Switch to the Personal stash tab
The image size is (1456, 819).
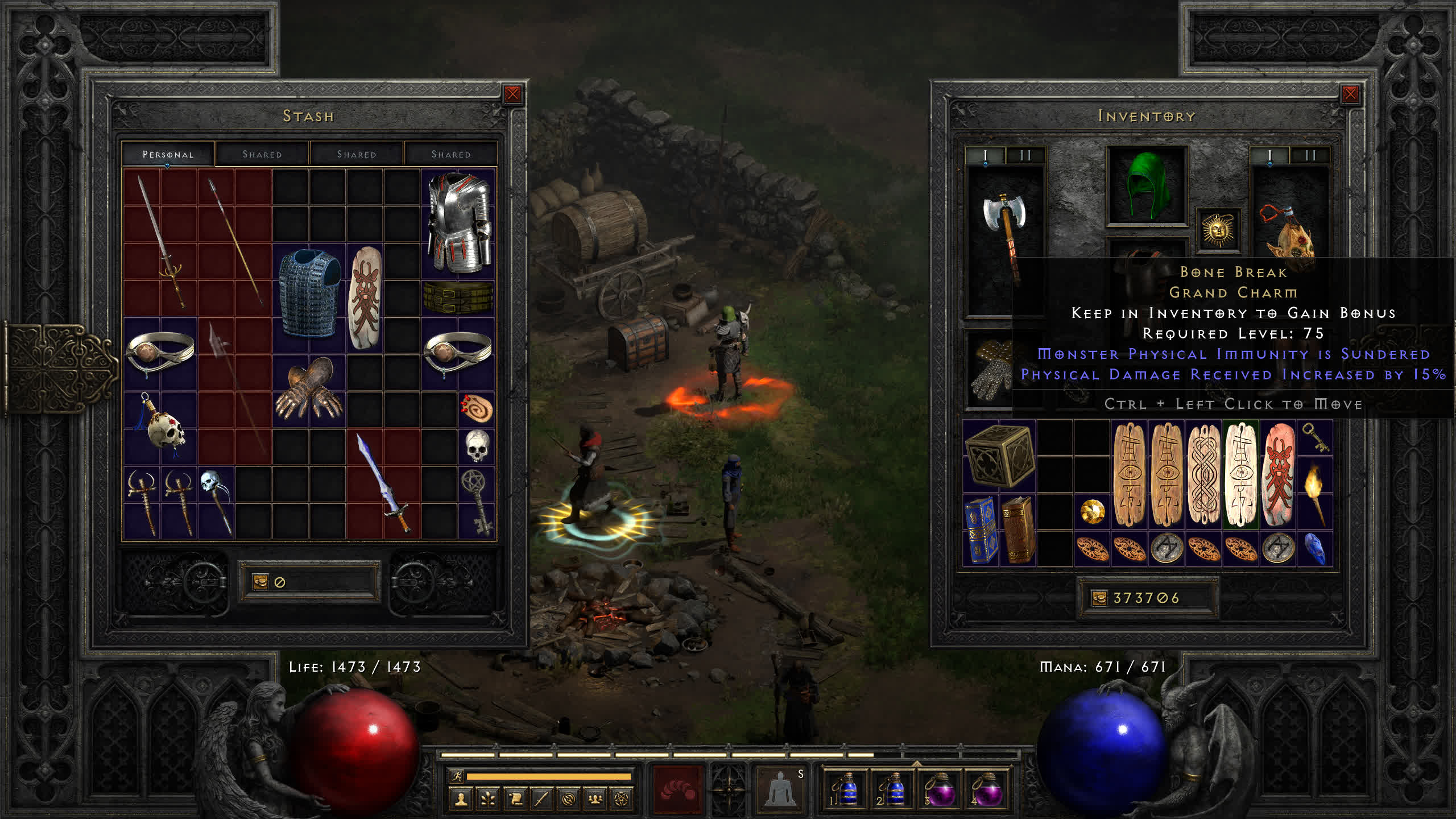click(x=168, y=154)
